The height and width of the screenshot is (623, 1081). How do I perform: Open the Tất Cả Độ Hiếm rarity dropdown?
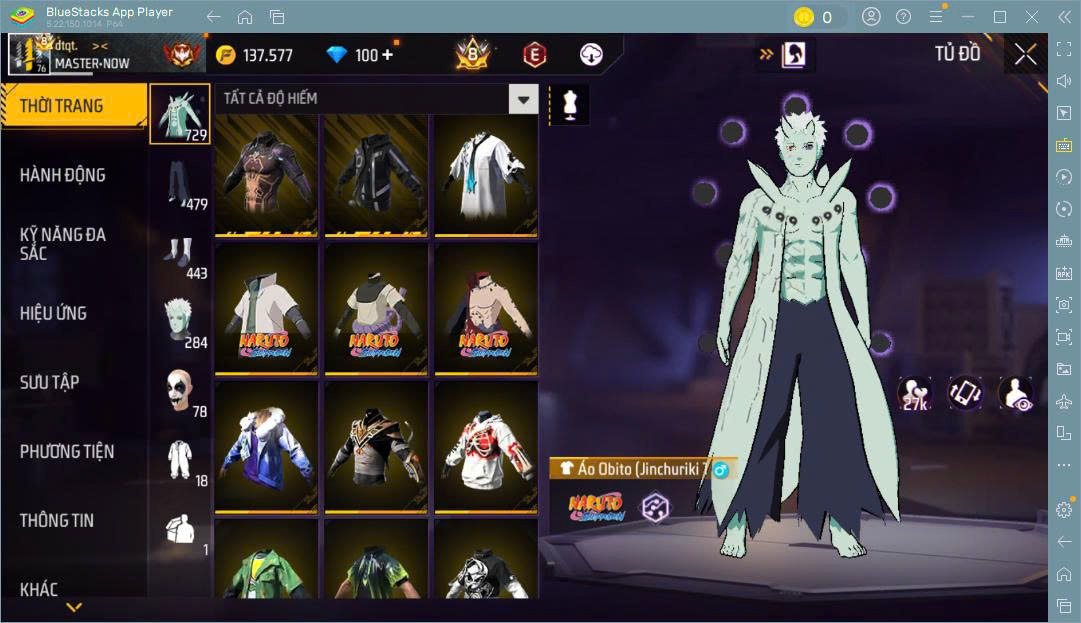pyautogui.click(x=523, y=98)
